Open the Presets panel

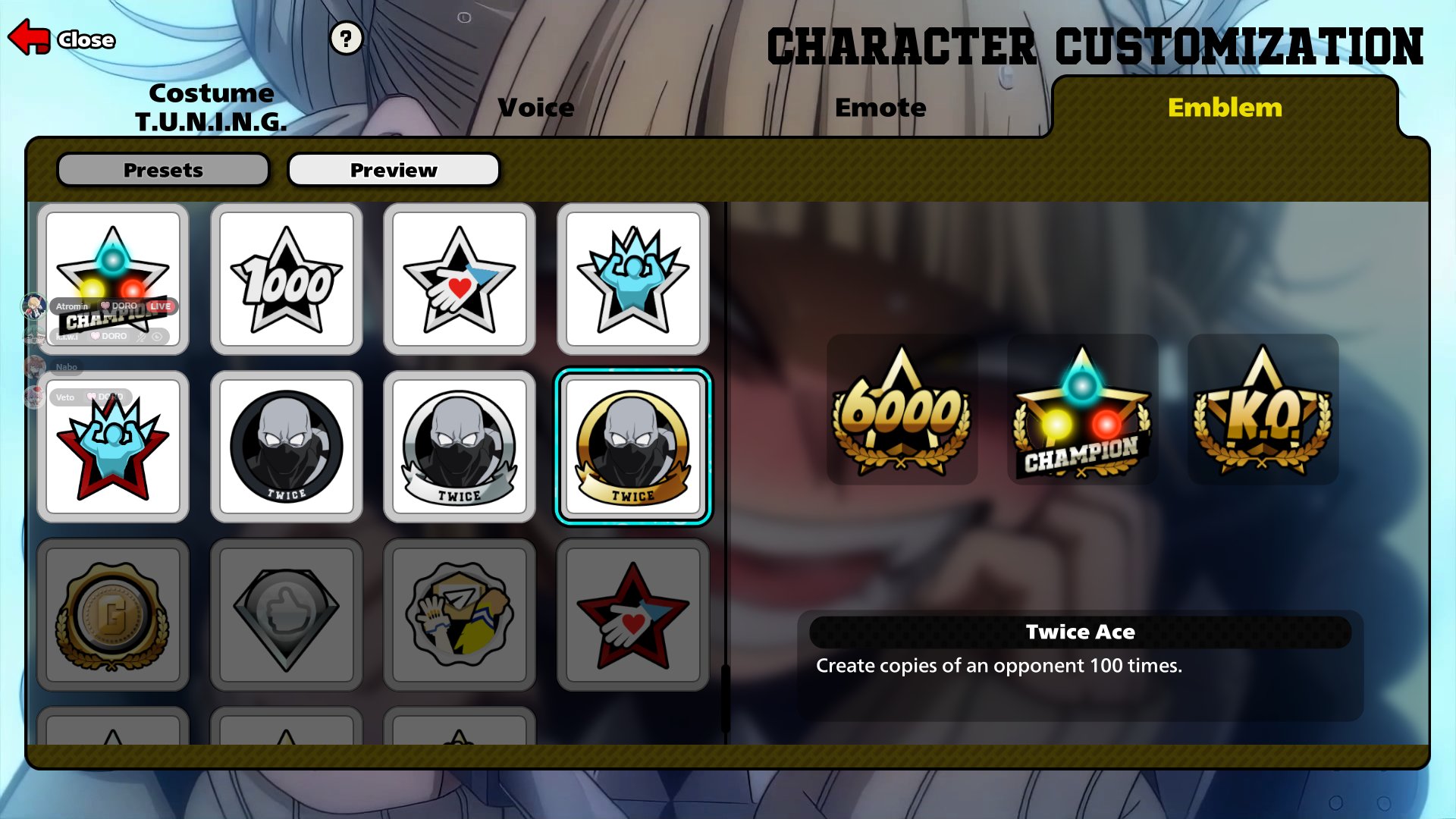point(163,170)
